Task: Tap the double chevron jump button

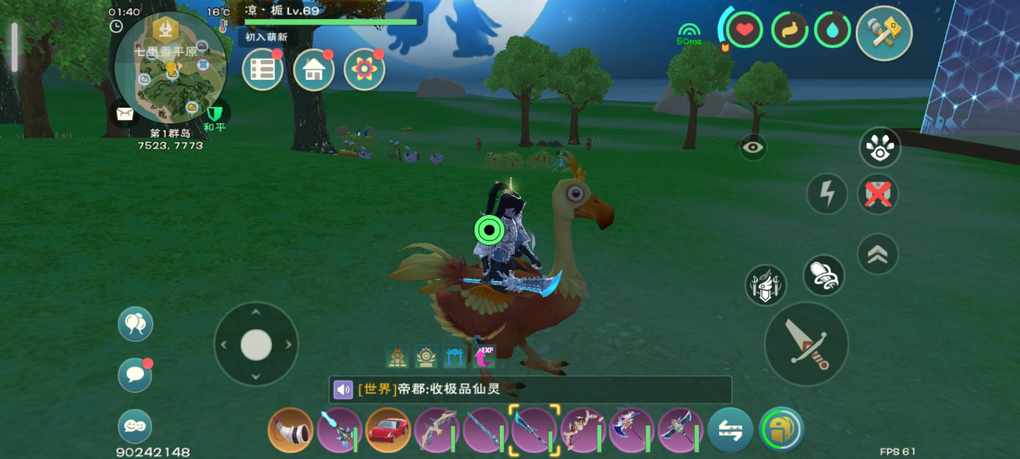Action: pos(877,255)
